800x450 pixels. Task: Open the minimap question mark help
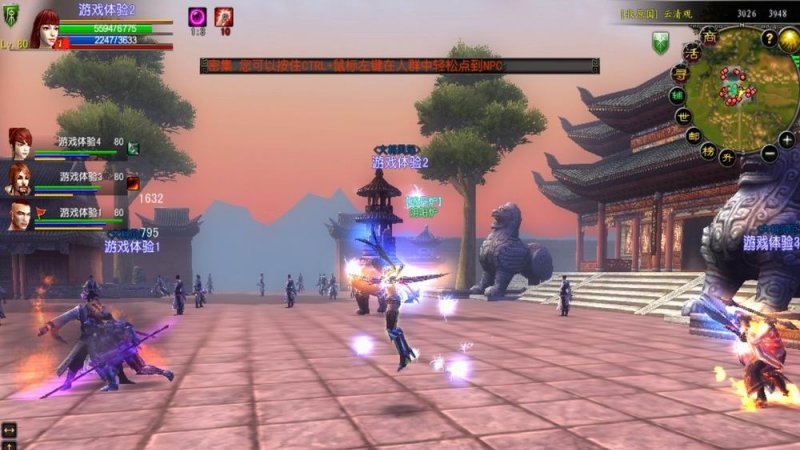[x=769, y=38]
